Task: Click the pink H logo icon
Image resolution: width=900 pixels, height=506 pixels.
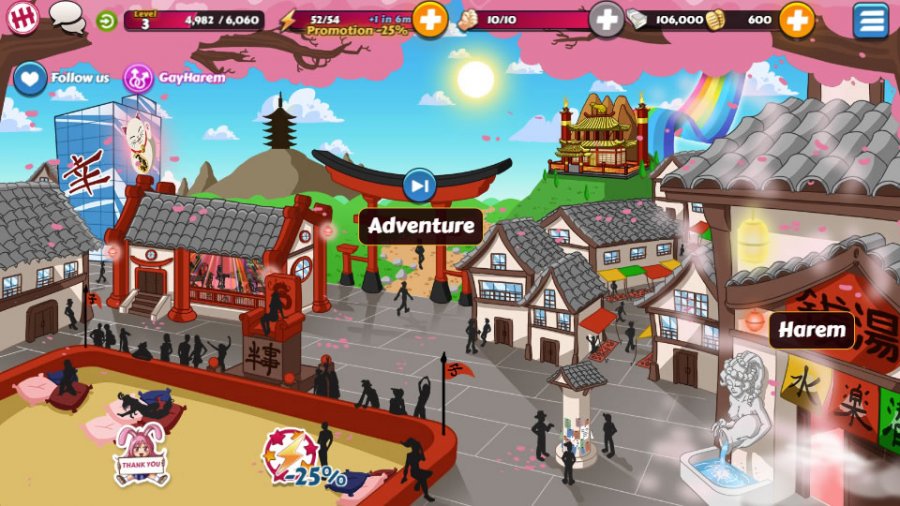Action: [22, 18]
